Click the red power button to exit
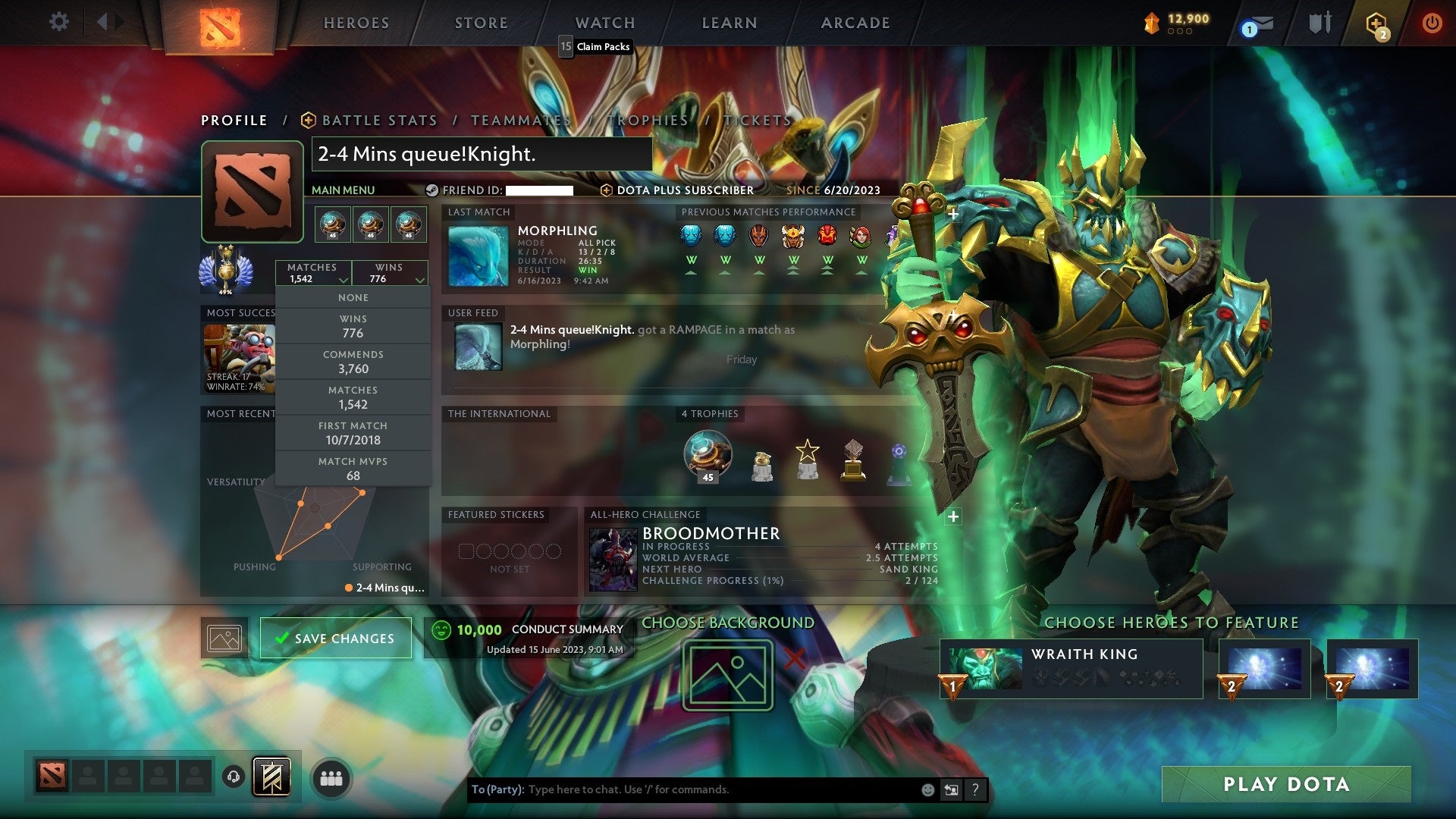Image resolution: width=1456 pixels, height=819 pixels. pyautogui.click(x=1433, y=23)
